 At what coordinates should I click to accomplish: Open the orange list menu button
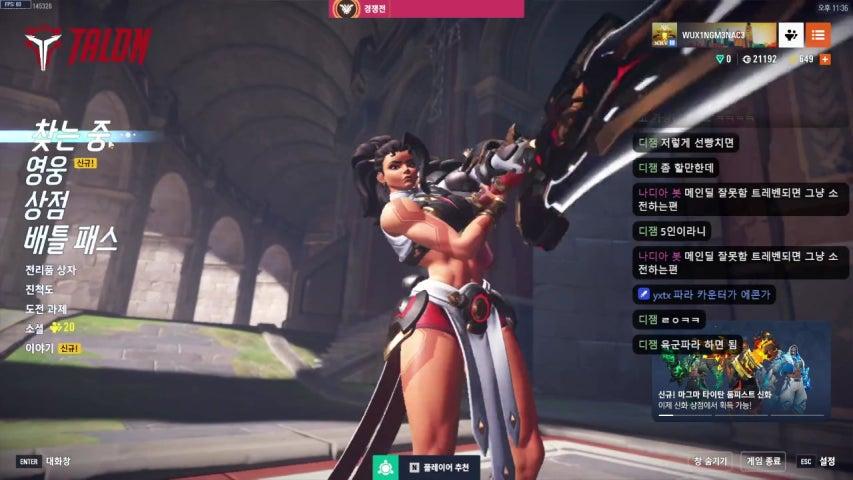[x=818, y=35]
